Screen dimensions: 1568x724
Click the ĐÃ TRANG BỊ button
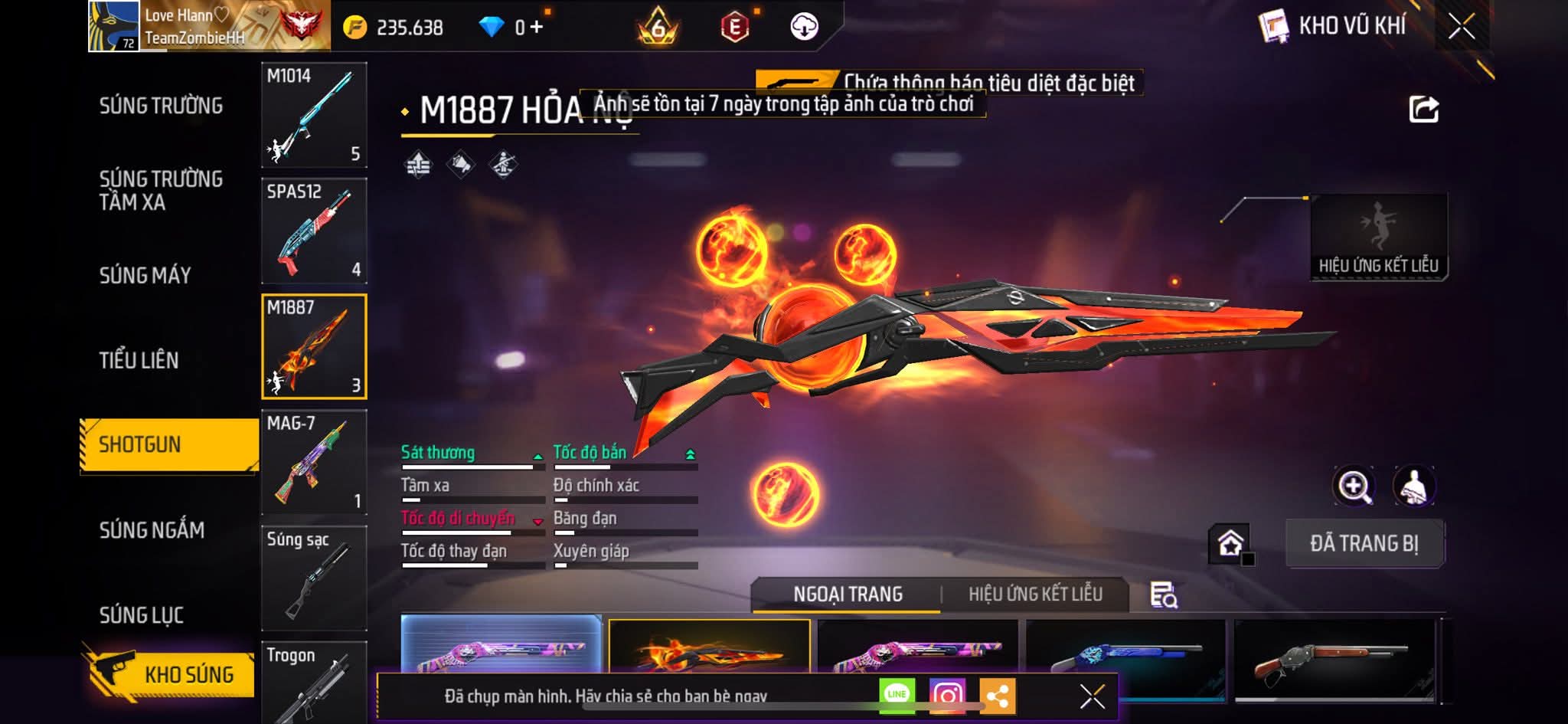[1364, 543]
